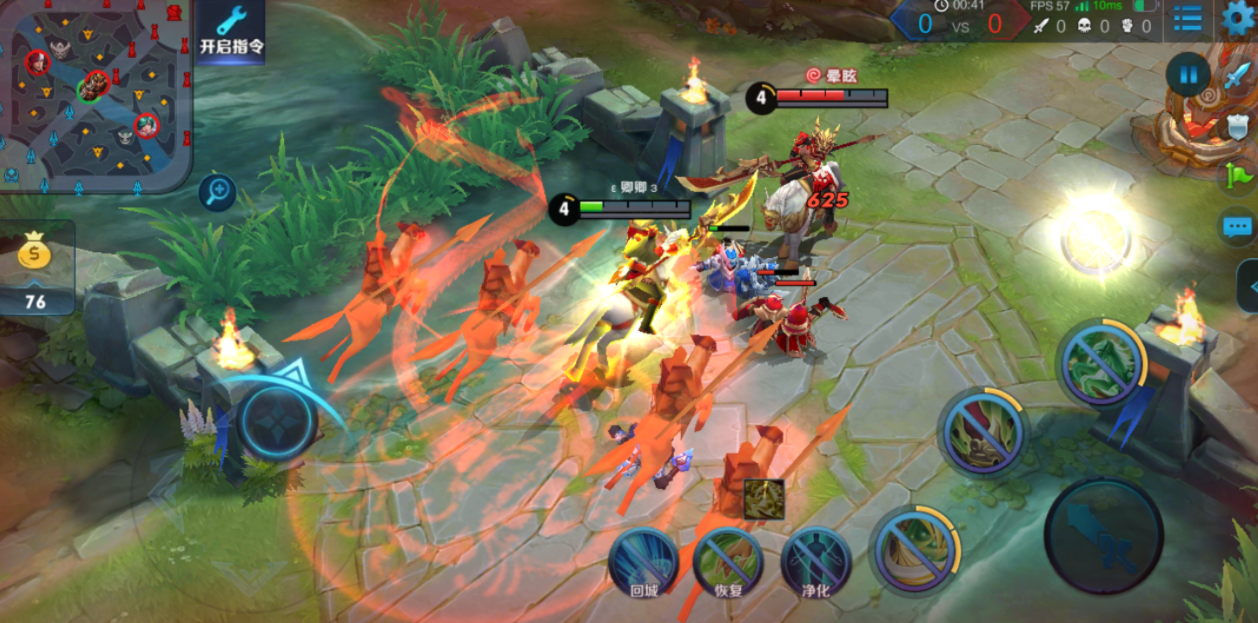This screenshot has height=623, width=1258.
Task: Send the green flag gather signal
Action: (1238, 177)
